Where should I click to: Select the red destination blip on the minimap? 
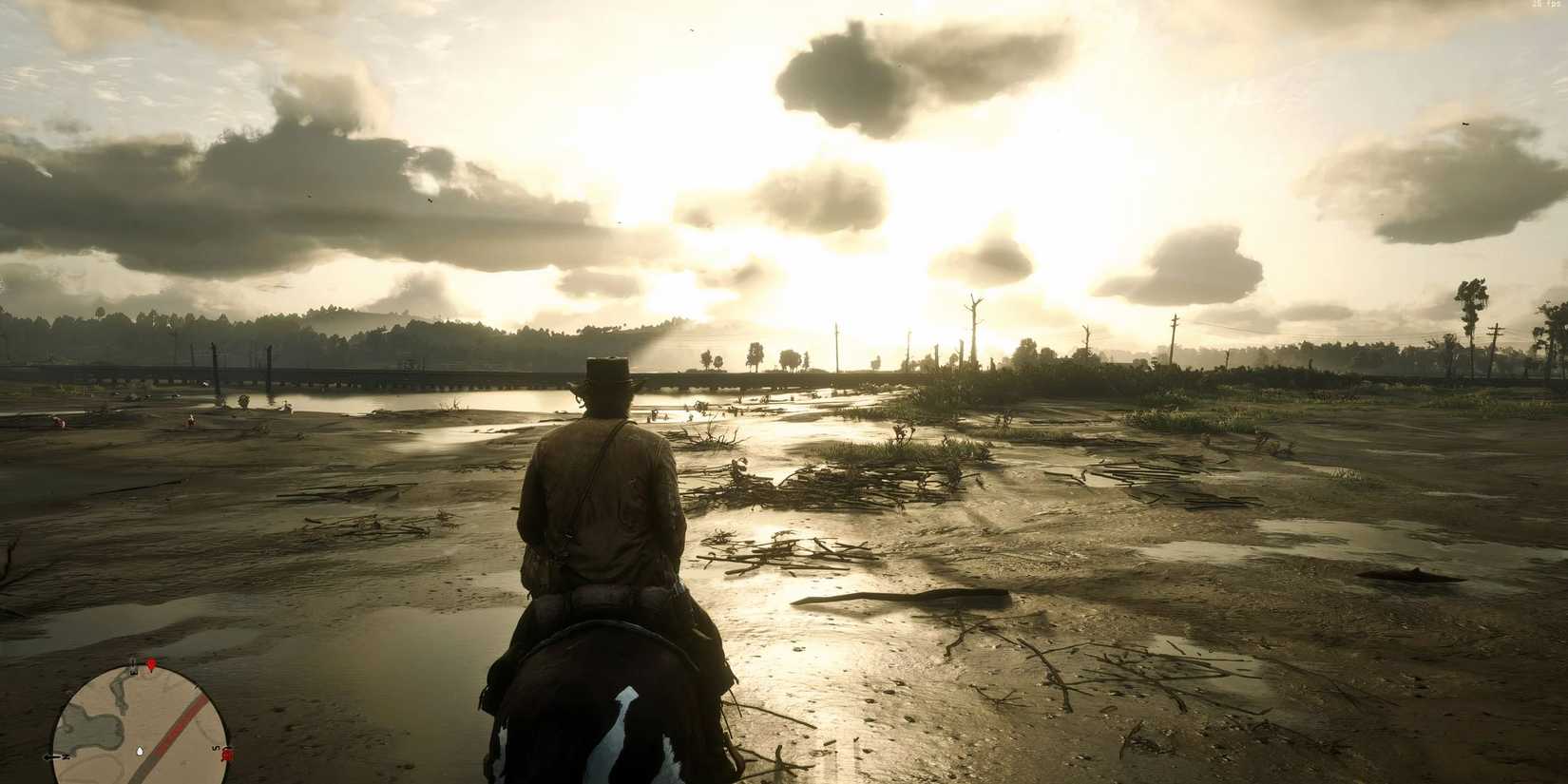pyautogui.click(x=227, y=755)
